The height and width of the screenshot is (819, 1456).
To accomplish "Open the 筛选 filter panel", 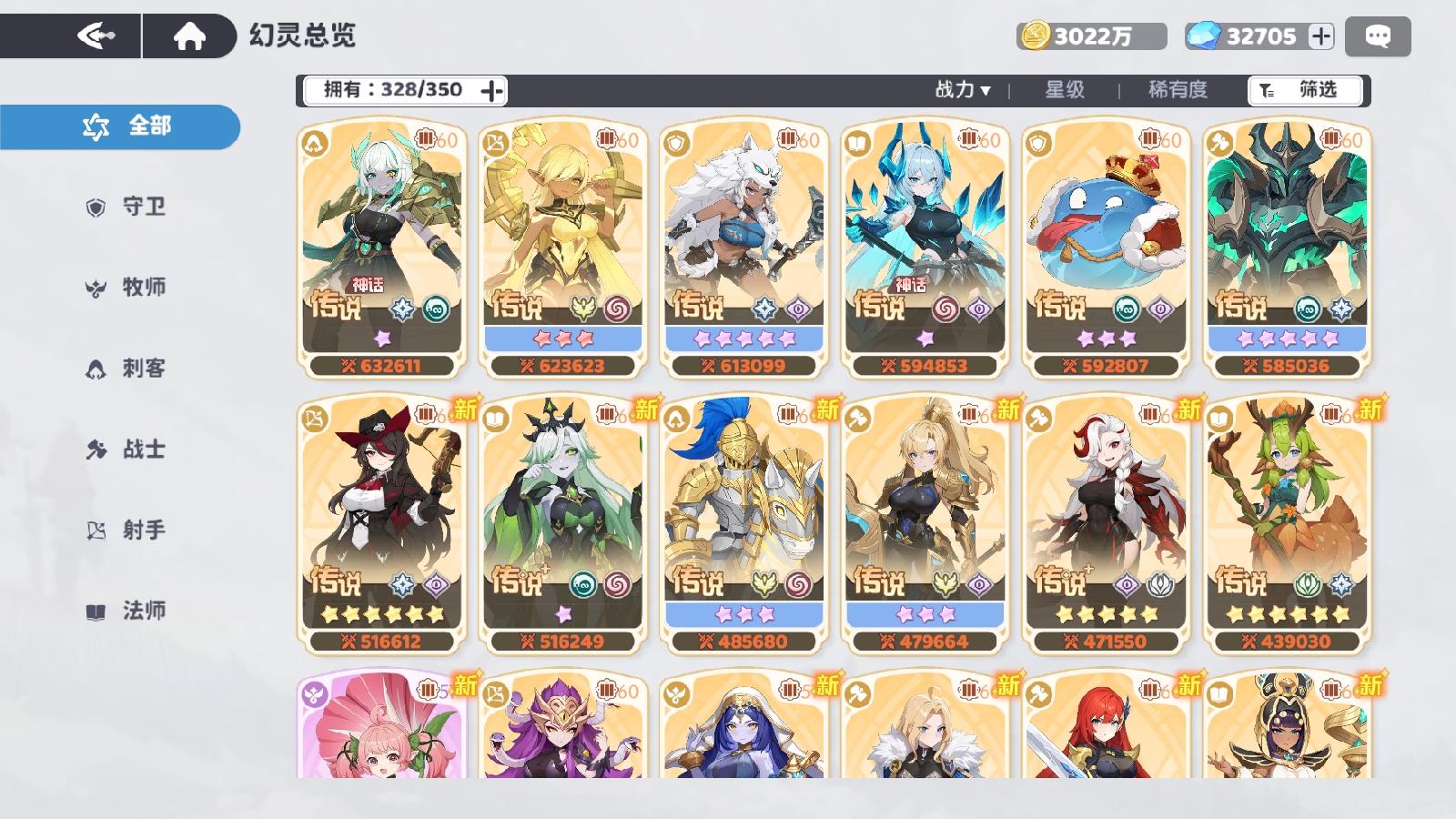I will click(1308, 90).
